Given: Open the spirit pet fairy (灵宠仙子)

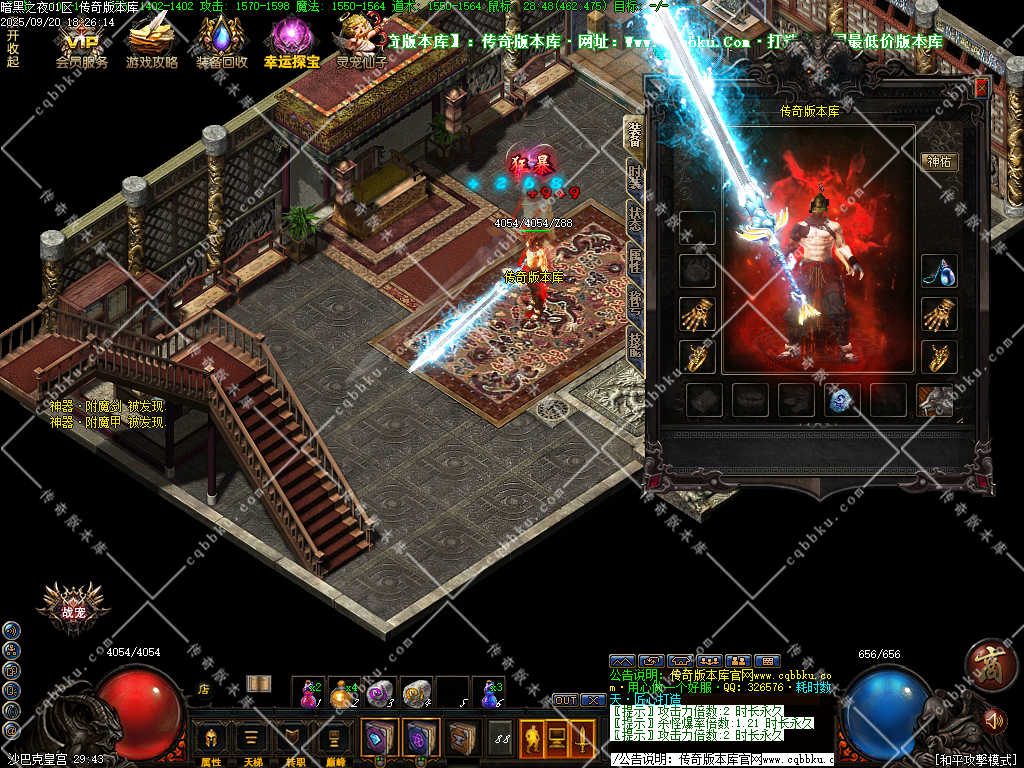Looking at the screenshot, I should click(360, 43).
